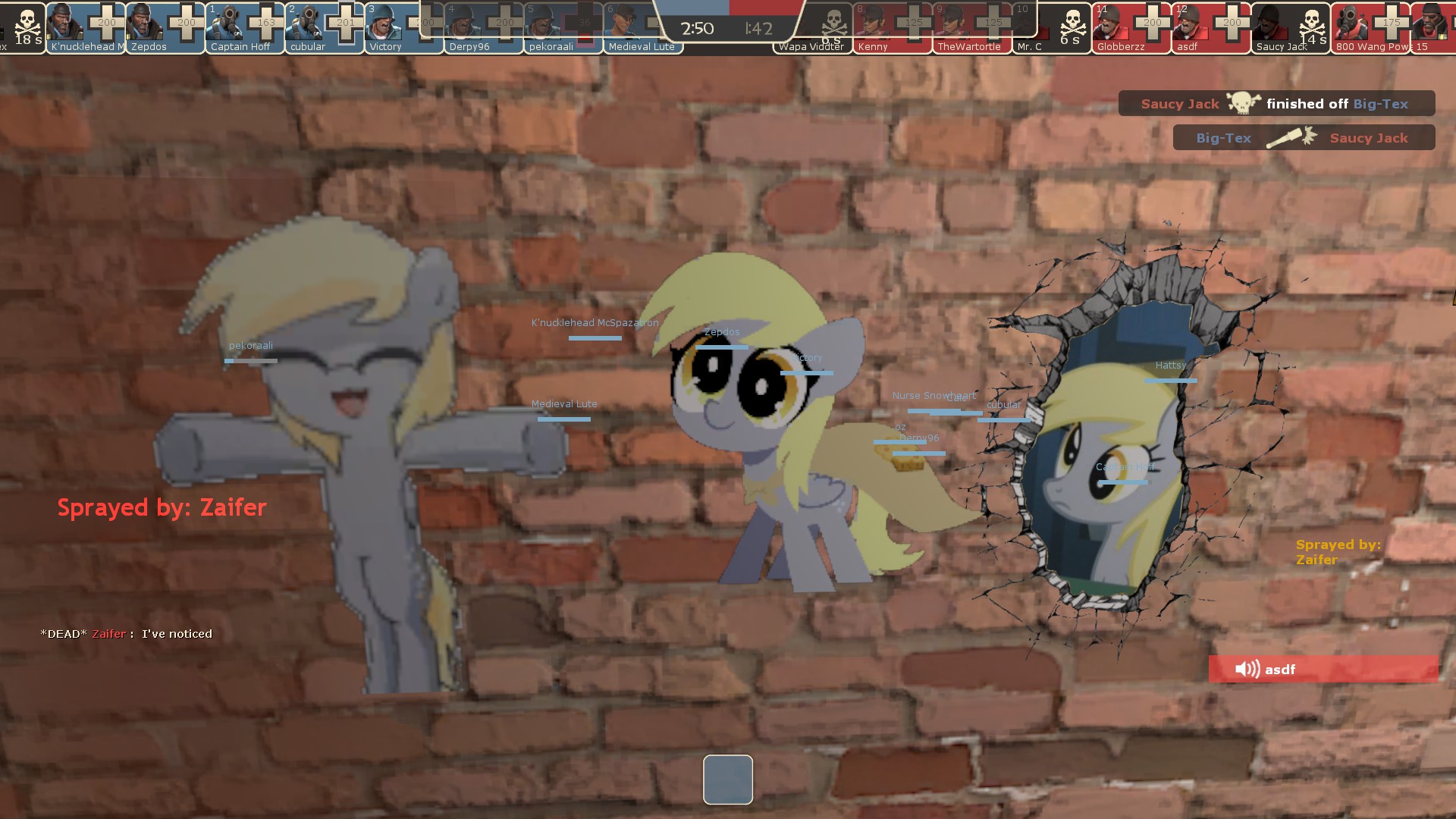Select 800 Wang Pow's Pyro panel
Screen dimensions: 1456x819
pos(1370,27)
